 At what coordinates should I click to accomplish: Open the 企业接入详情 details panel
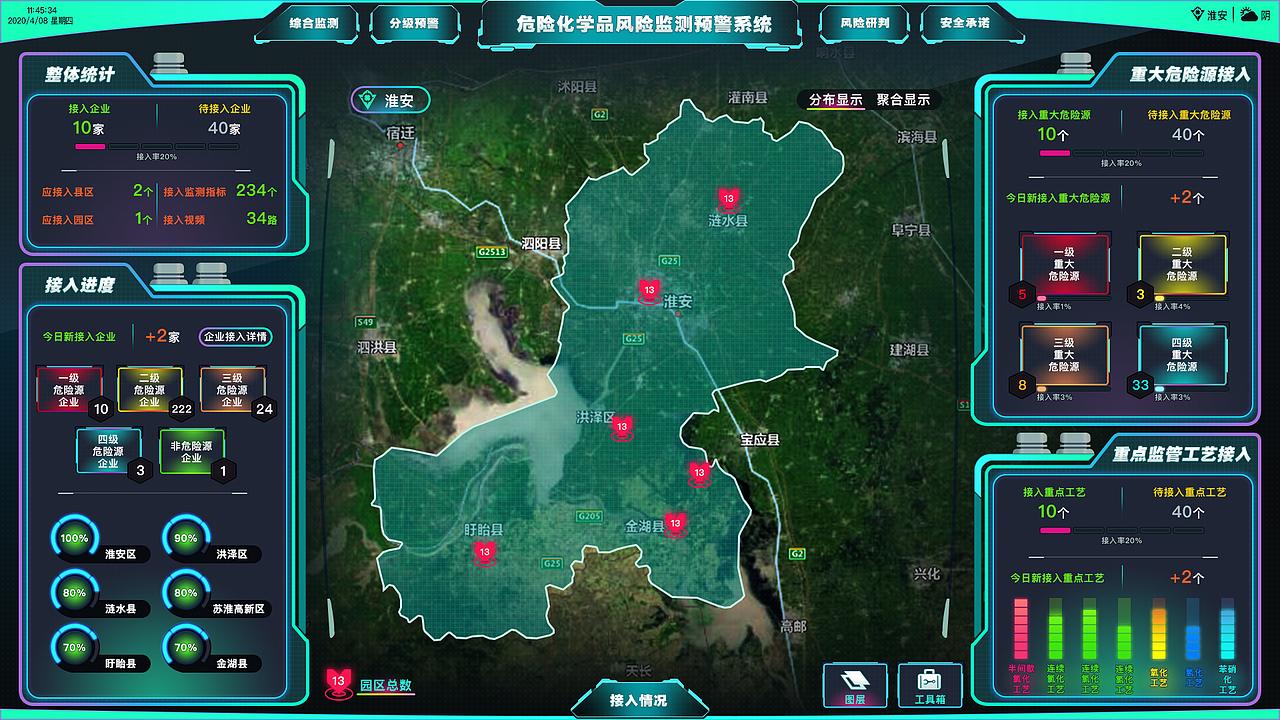(235, 337)
